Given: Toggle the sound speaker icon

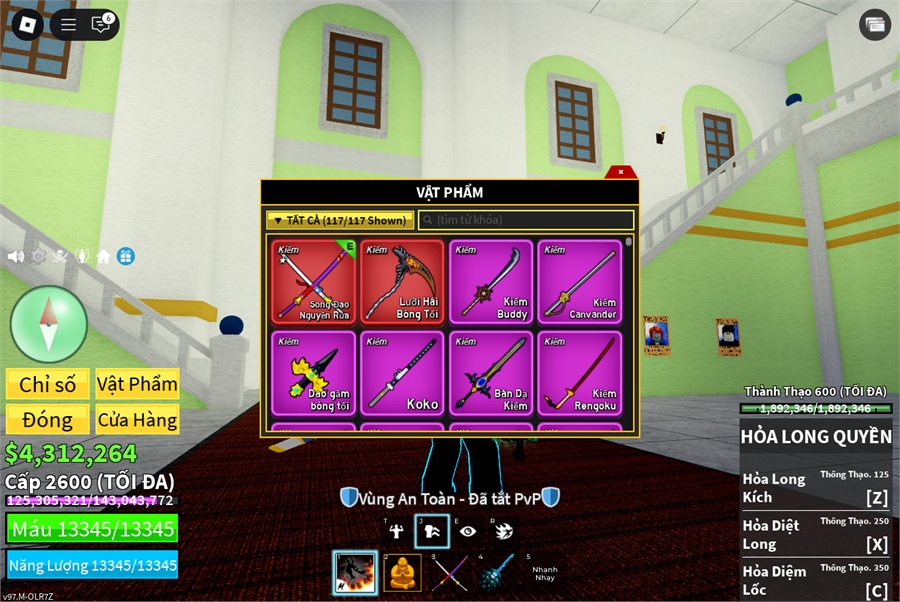Looking at the screenshot, I should point(16,256).
